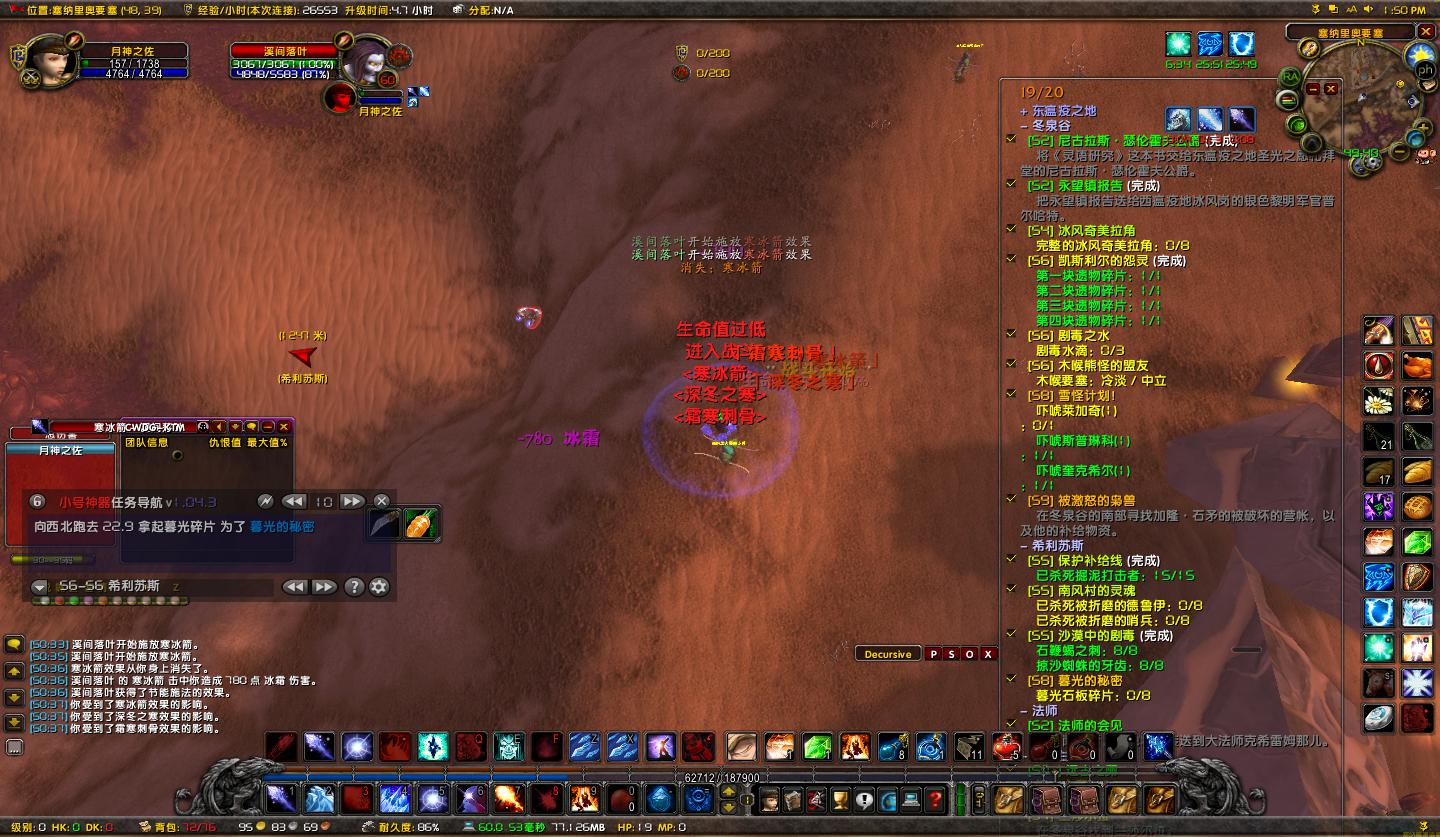Click the P chat channel button
Screen dimensions: 1440x837
pyautogui.click(x=934, y=653)
